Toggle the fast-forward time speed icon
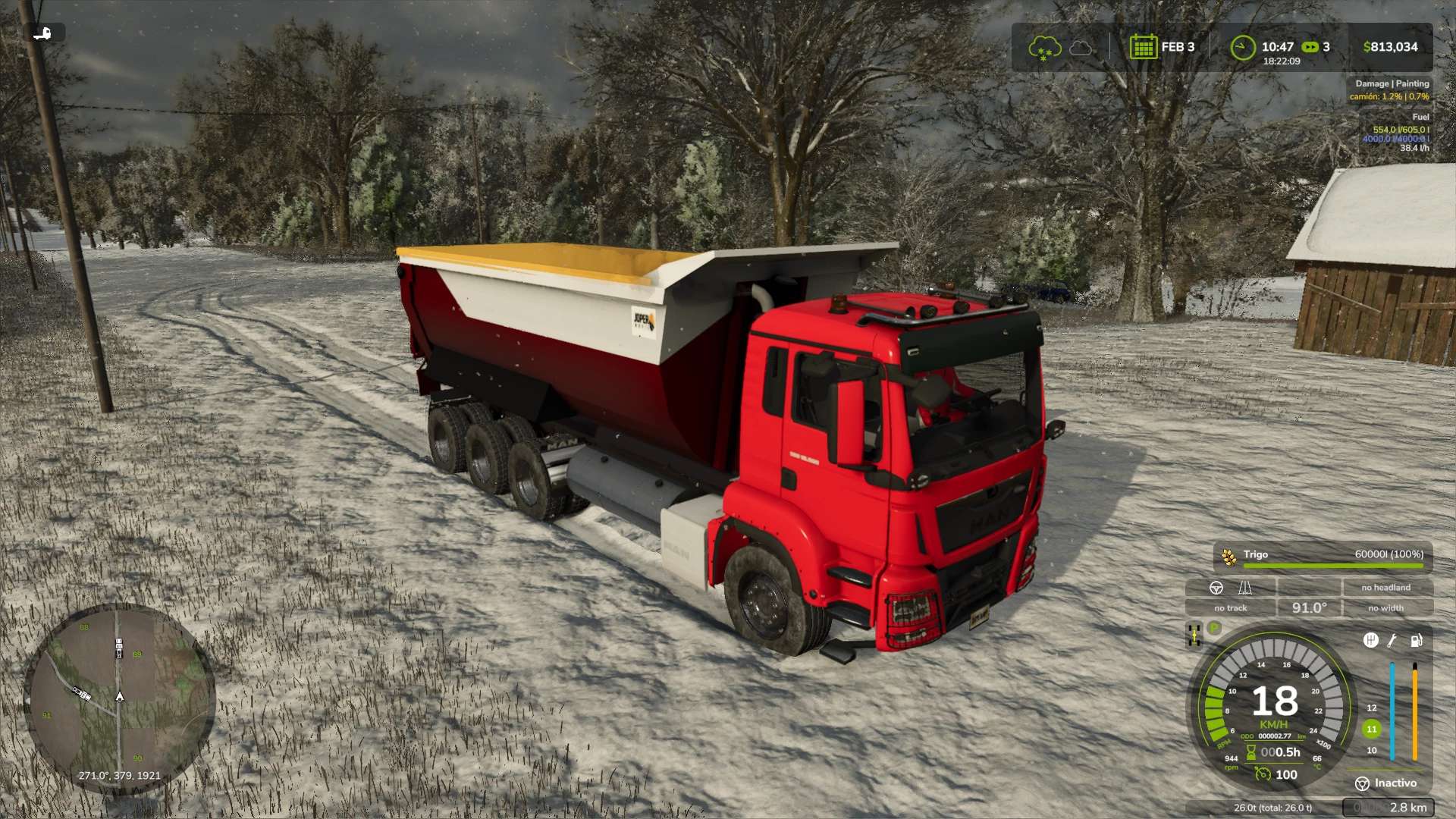 click(x=1310, y=47)
